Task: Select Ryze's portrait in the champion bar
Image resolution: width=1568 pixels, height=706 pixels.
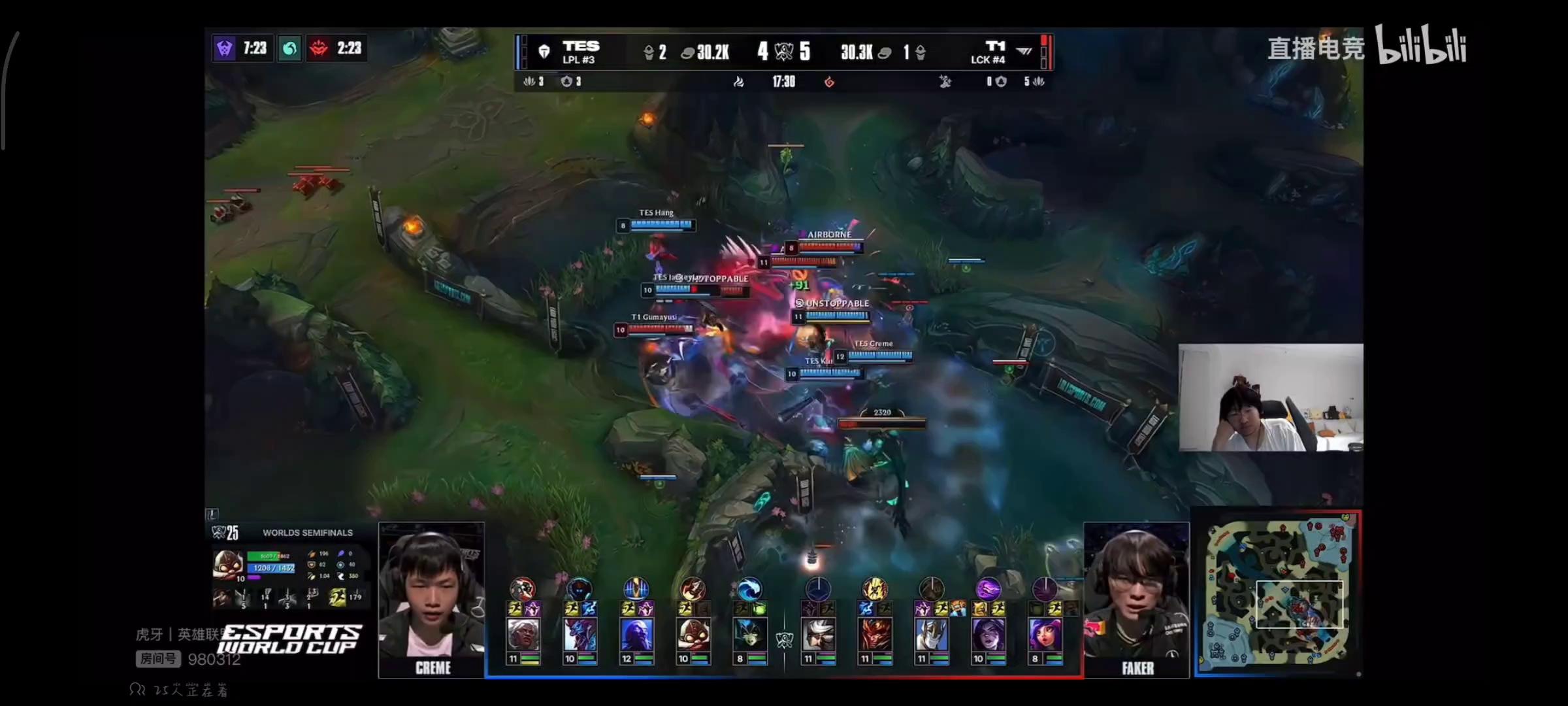Action: pyautogui.click(x=636, y=635)
